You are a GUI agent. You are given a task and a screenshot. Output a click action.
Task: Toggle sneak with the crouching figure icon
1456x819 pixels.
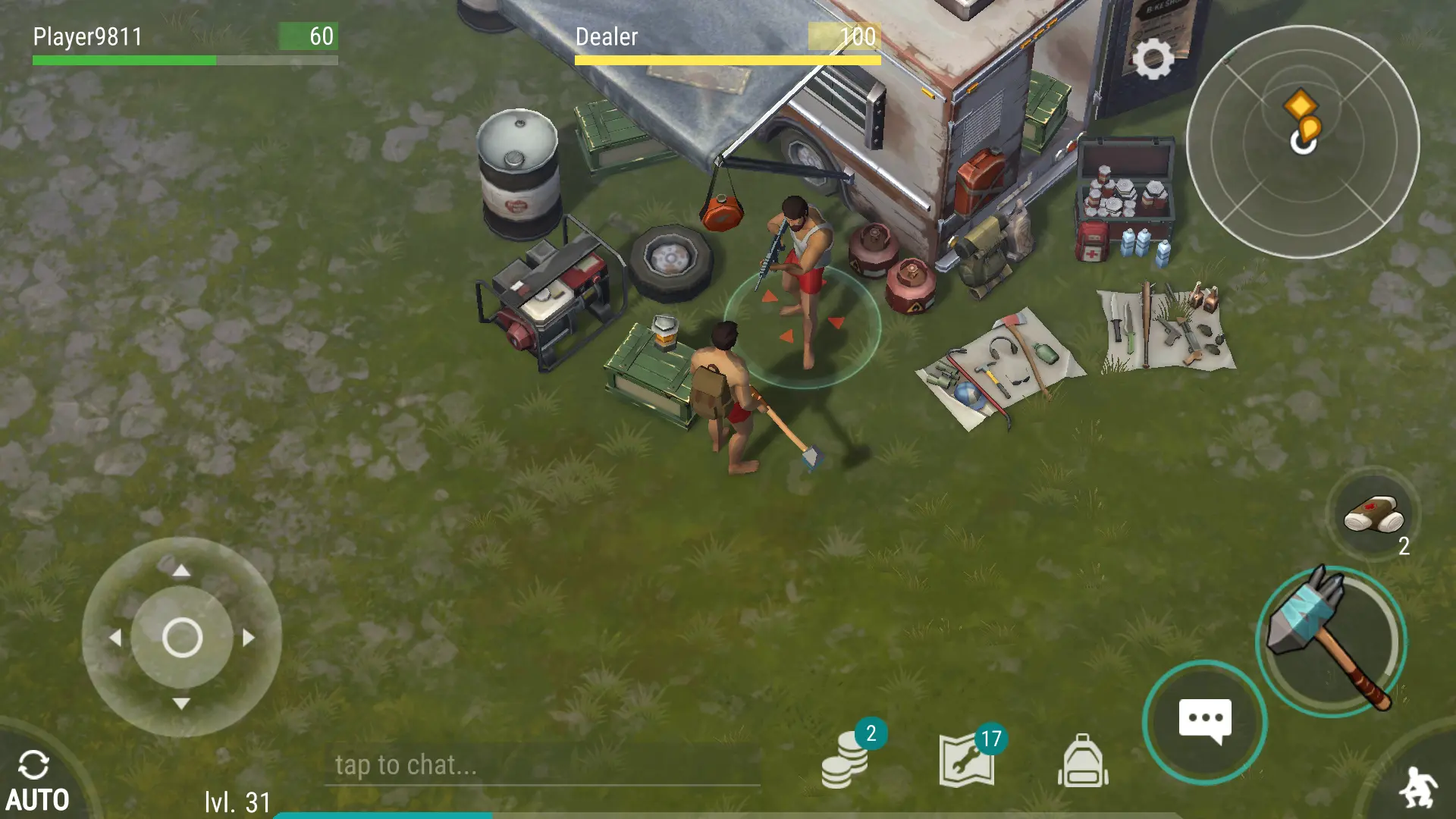(1417, 789)
